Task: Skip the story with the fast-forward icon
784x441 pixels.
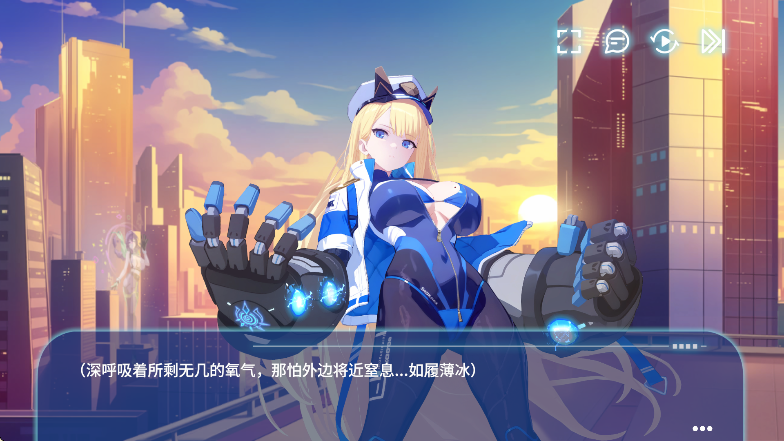Action: [x=712, y=41]
